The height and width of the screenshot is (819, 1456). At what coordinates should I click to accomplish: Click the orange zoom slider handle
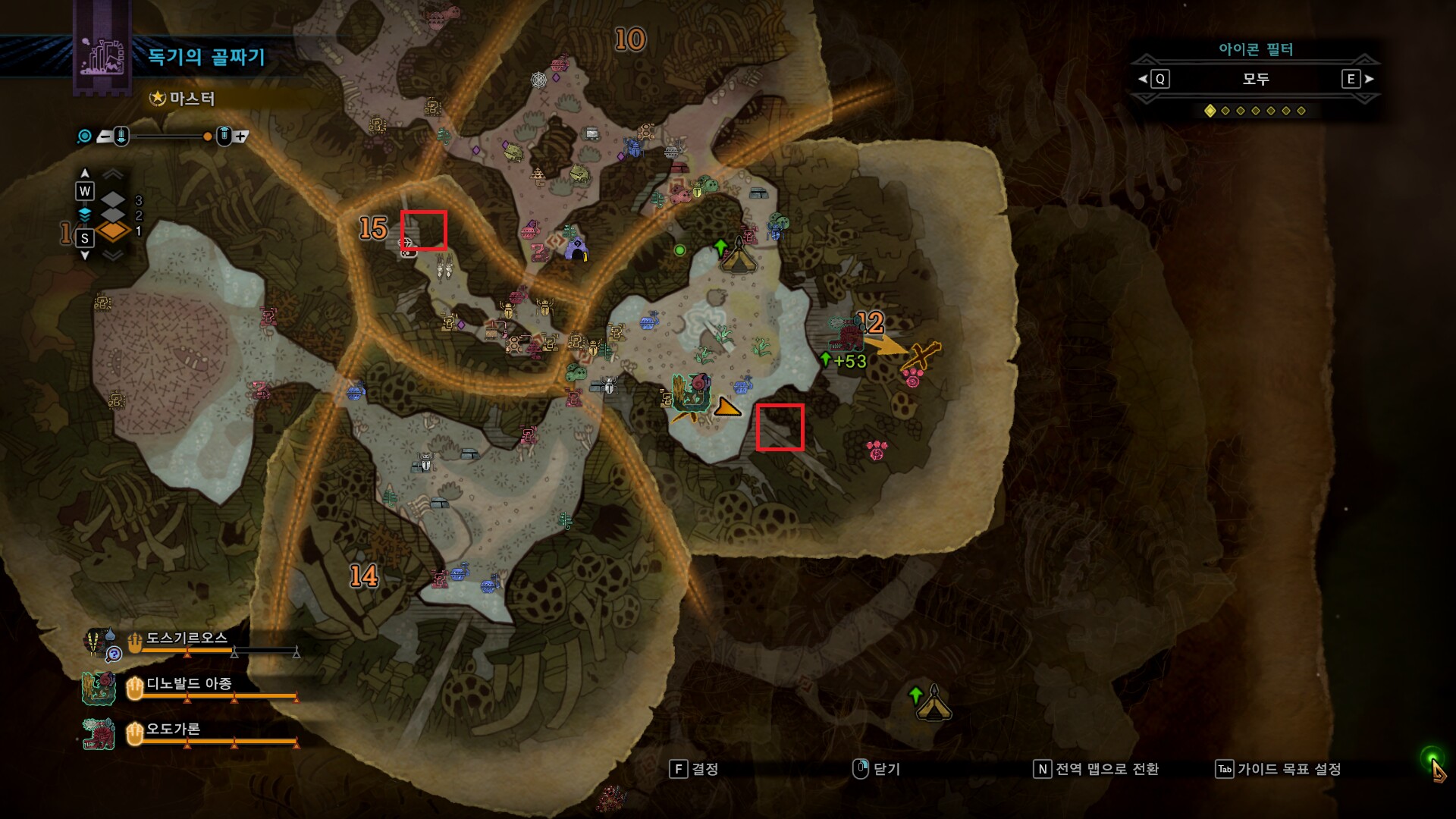click(207, 136)
